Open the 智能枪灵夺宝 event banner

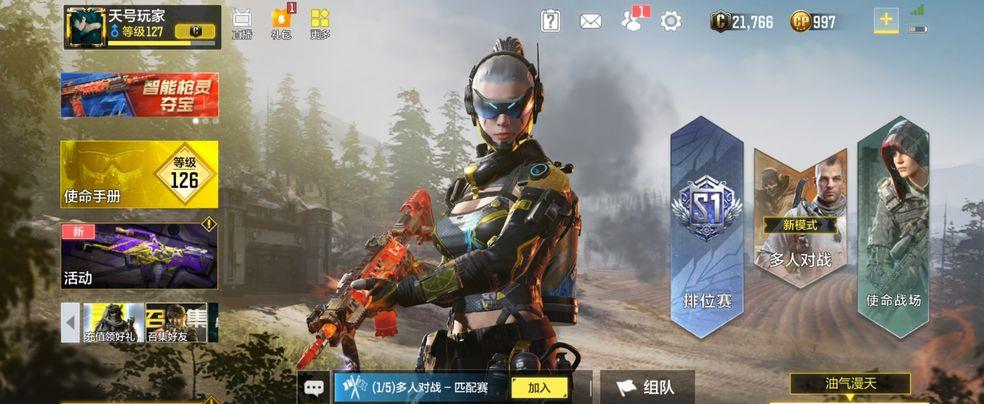point(139,97)
